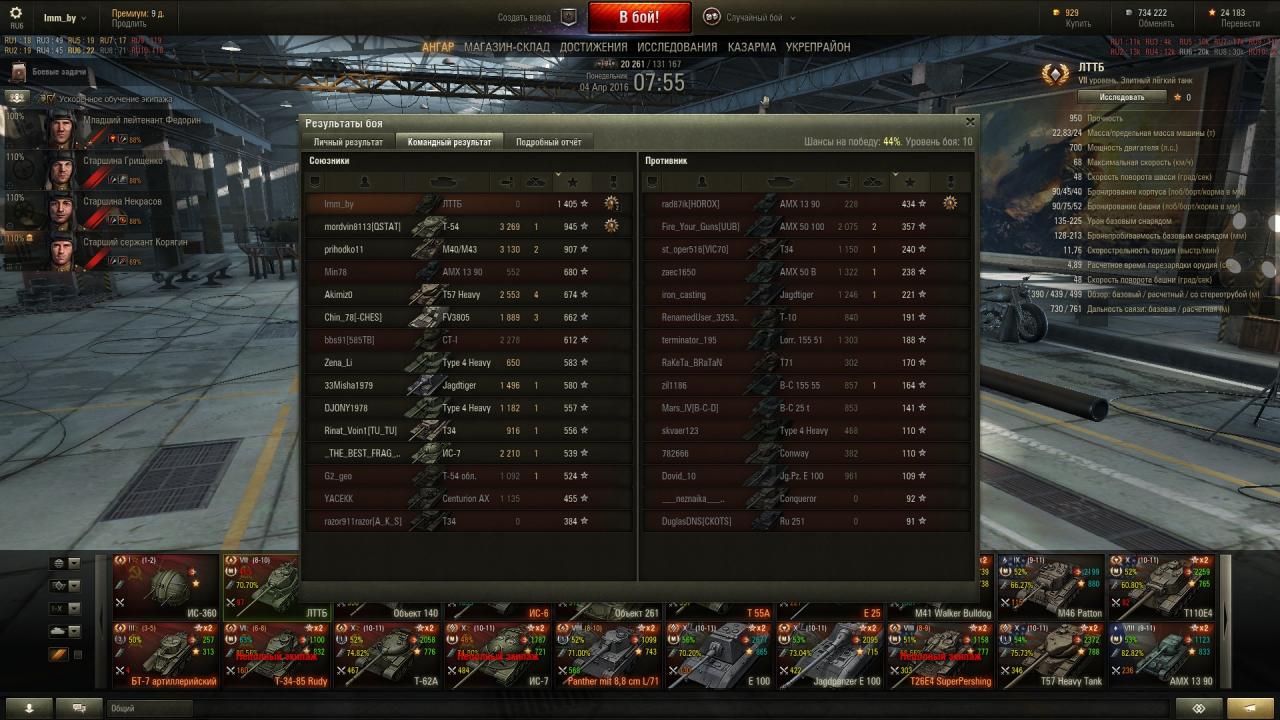
Task: Open the "Подробный отчёт" tab
Action: tap(548, 142)
